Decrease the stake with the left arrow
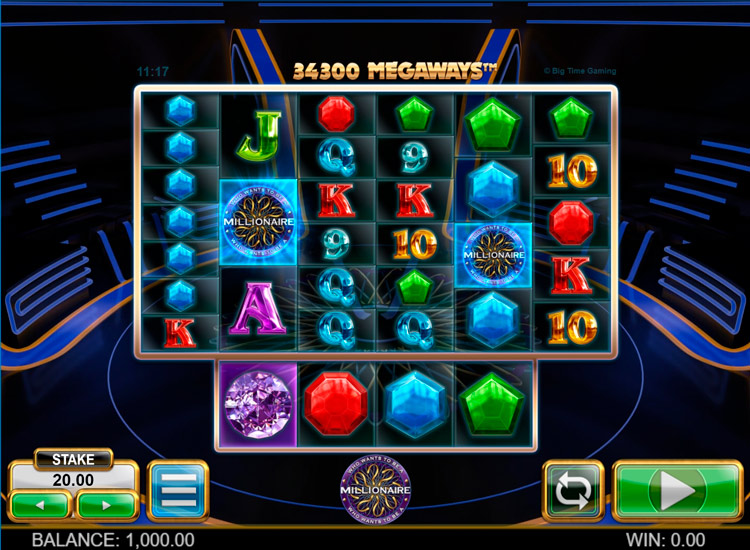The image size is (750, 550). click(41, 504)
